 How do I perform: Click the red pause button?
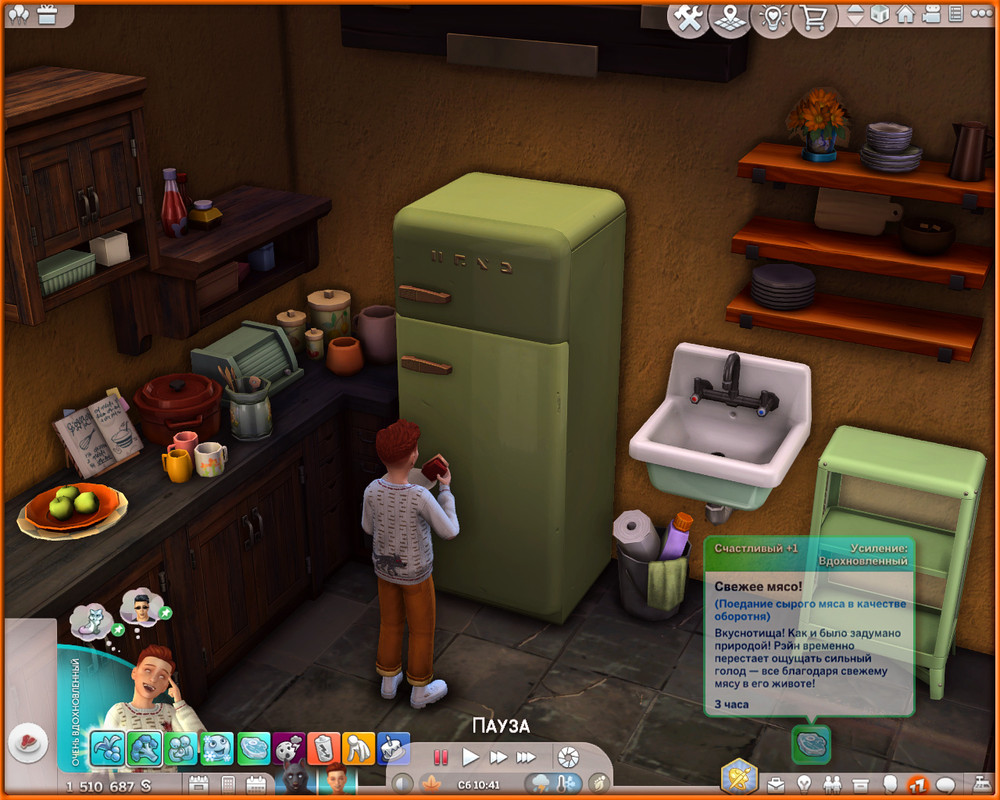pos(441,757)
